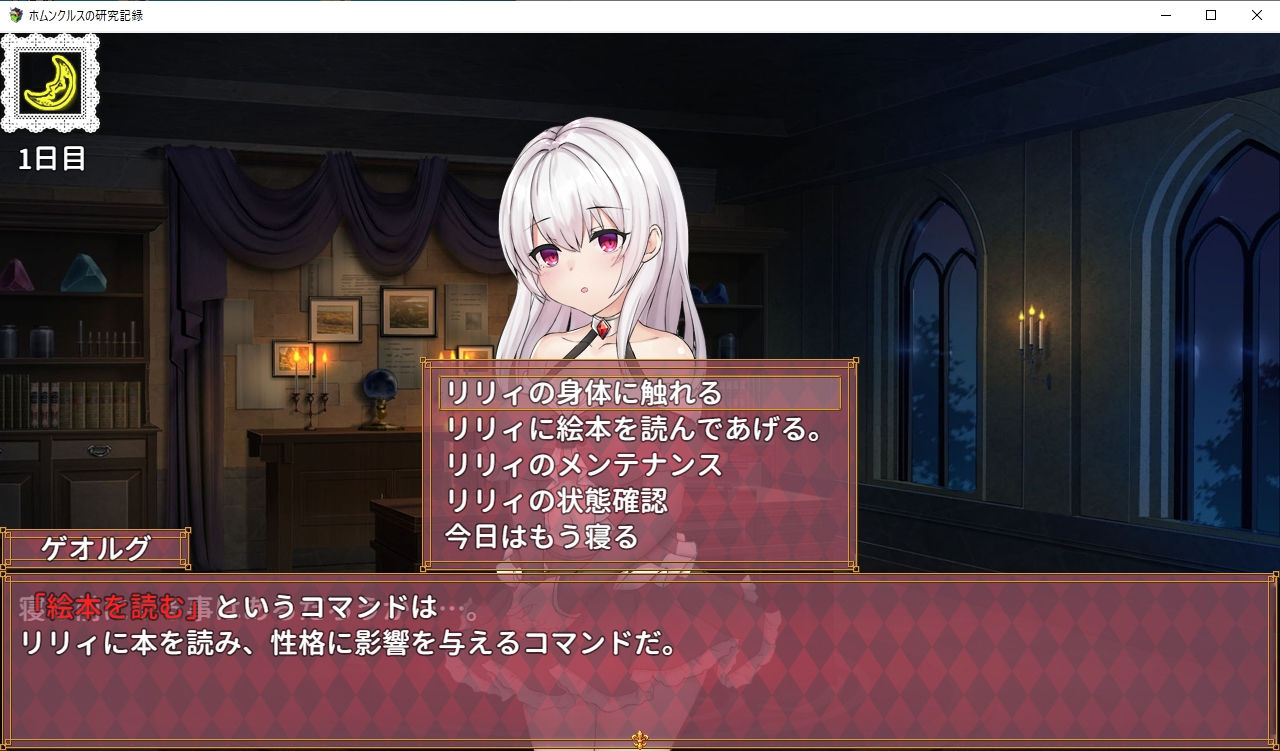Click the ゲオルグ speaker name box
The height and width of the screenshot is (751, 1280).
97,547
